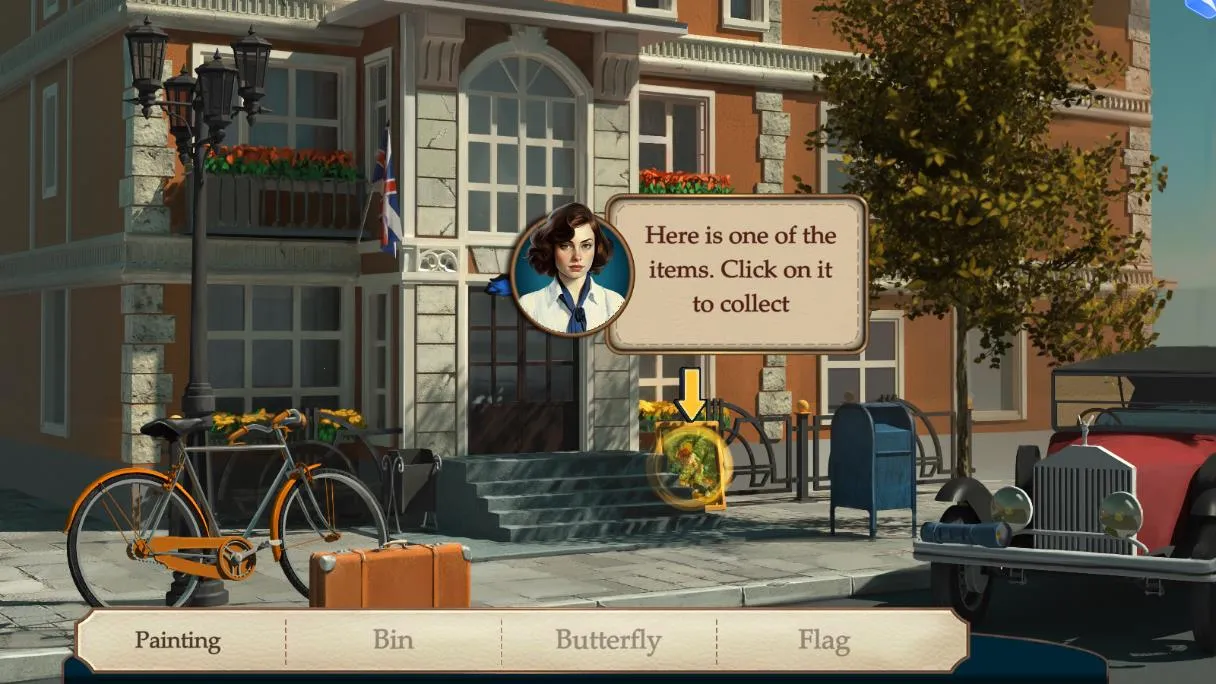The width and height of the screenshot is (1216, 684).
Task: Choose Bin in the item list
Action: (393, 640)
